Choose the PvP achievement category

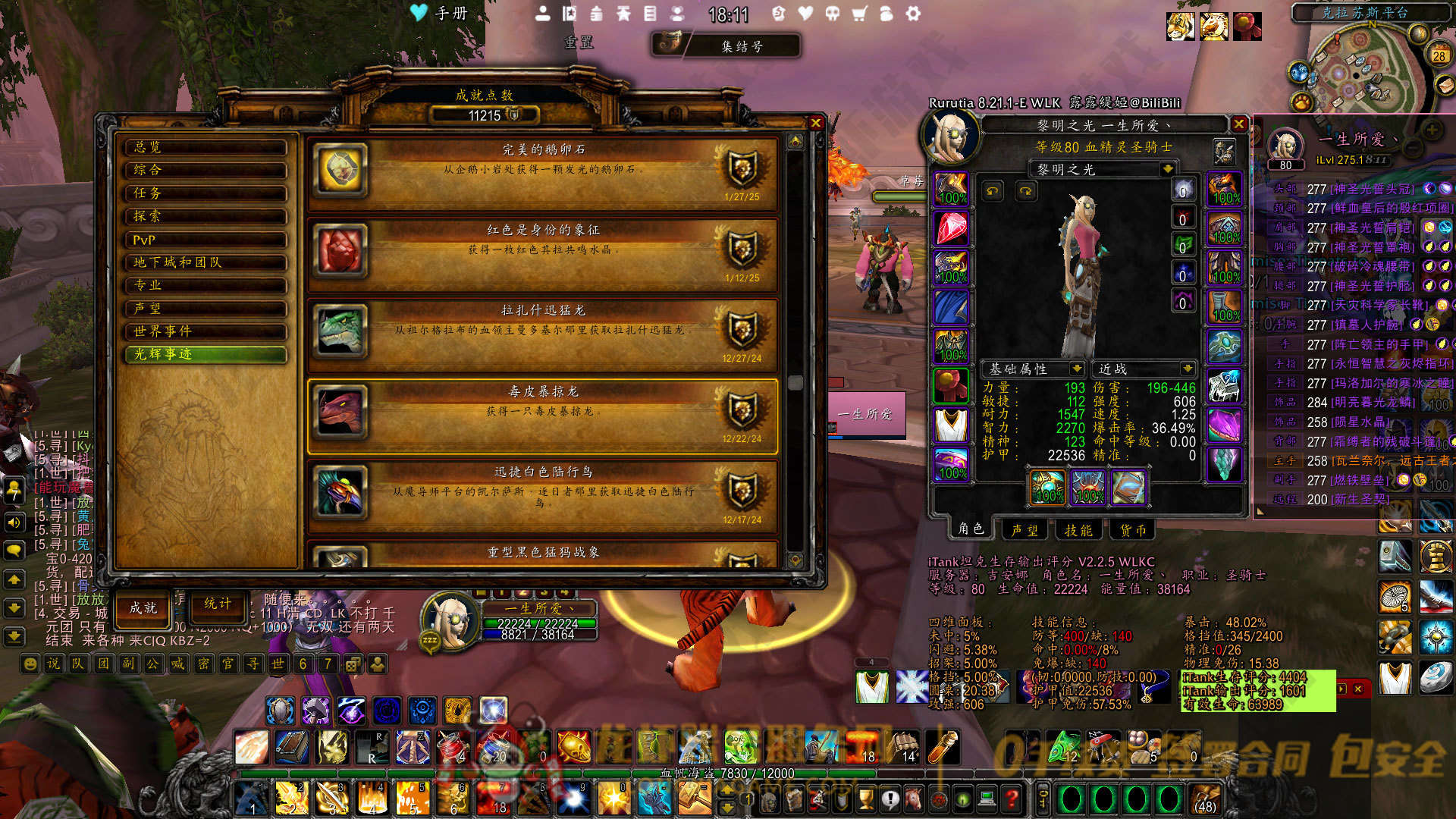(206, 240)
